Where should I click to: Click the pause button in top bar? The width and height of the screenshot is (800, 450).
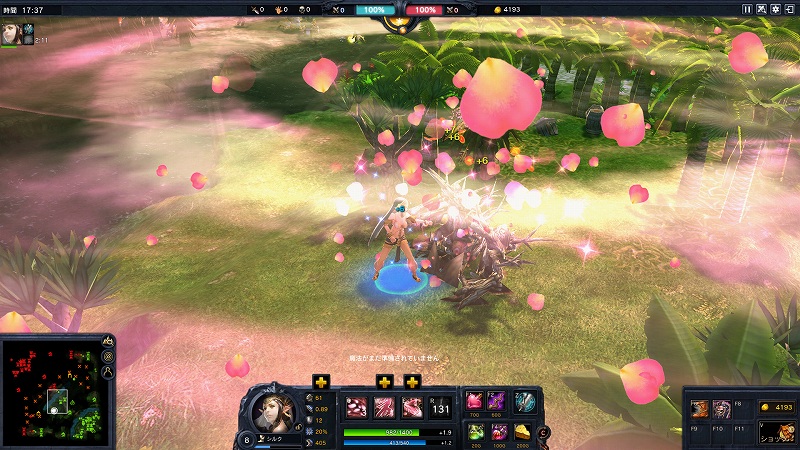tap(746, 9)
